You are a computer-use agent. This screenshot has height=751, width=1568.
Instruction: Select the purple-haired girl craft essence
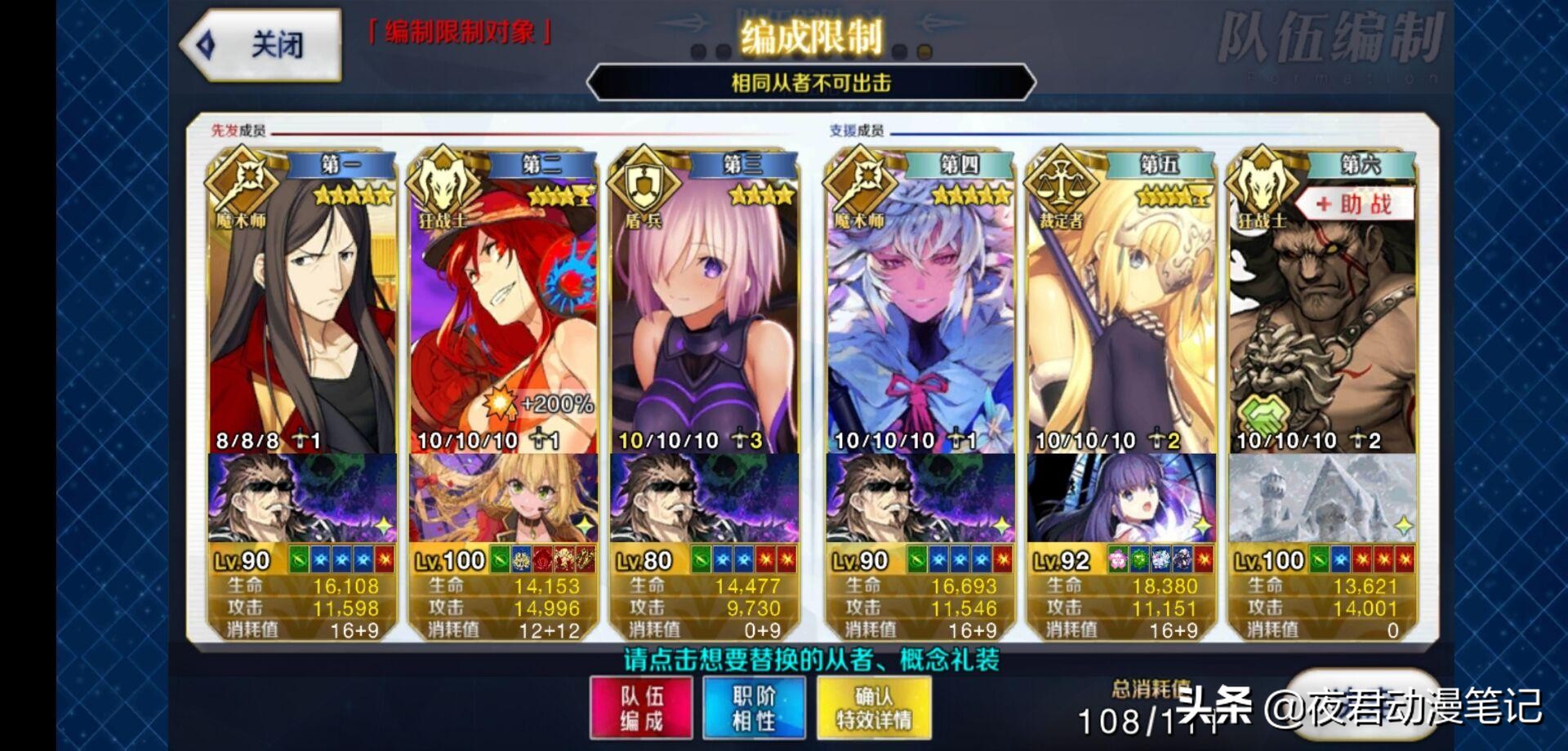point(1121,498)
